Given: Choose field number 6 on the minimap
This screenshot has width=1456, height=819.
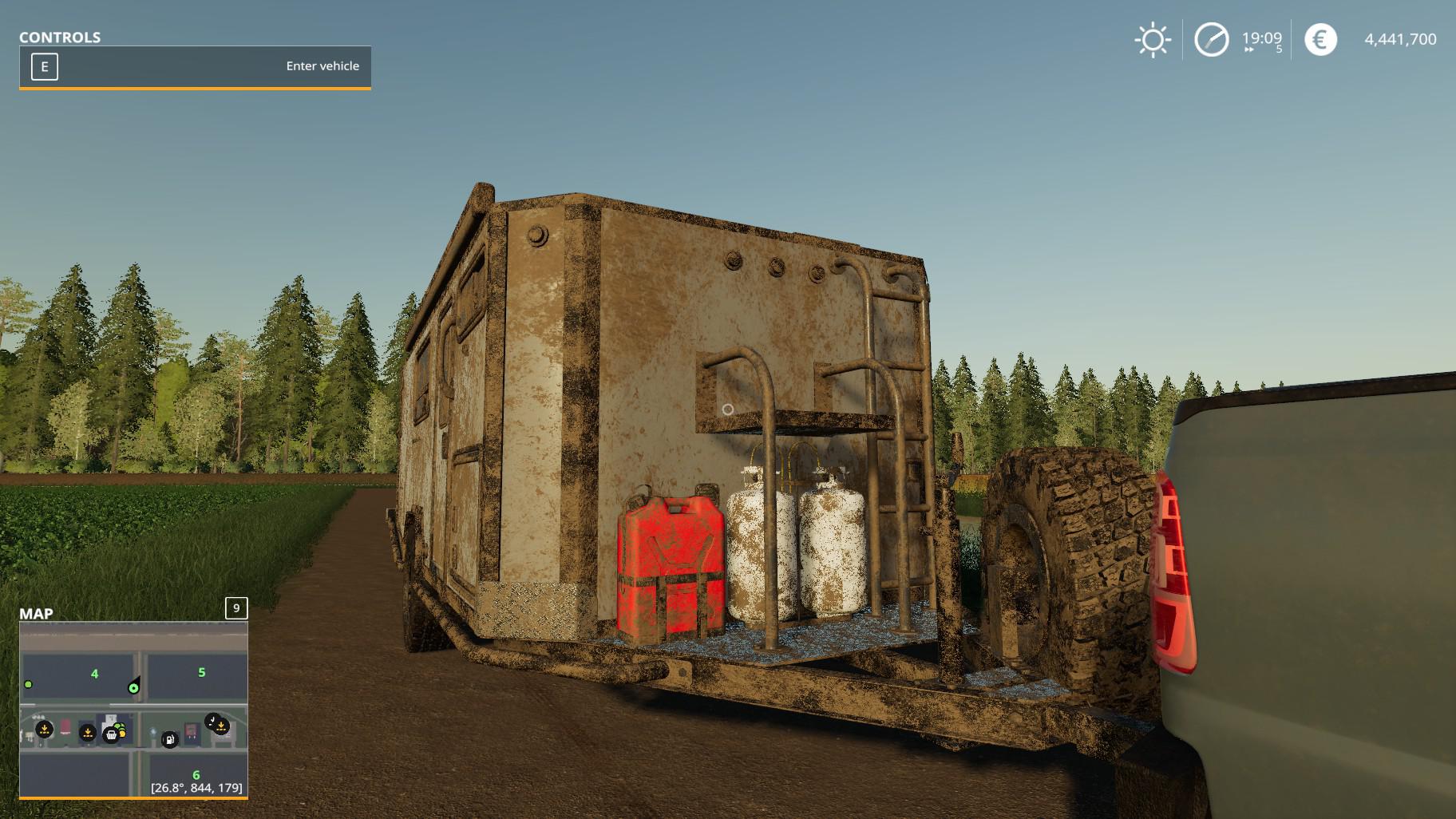Looking at the screenshot, I should (196, 774).
